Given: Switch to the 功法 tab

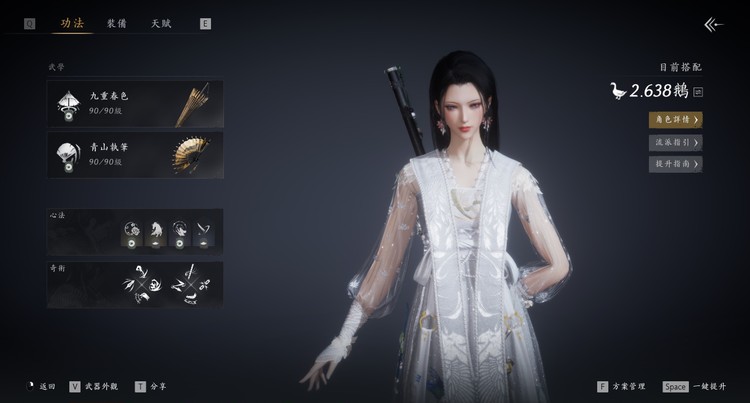Looking at the screenshot, I should [x=71, y=23].
